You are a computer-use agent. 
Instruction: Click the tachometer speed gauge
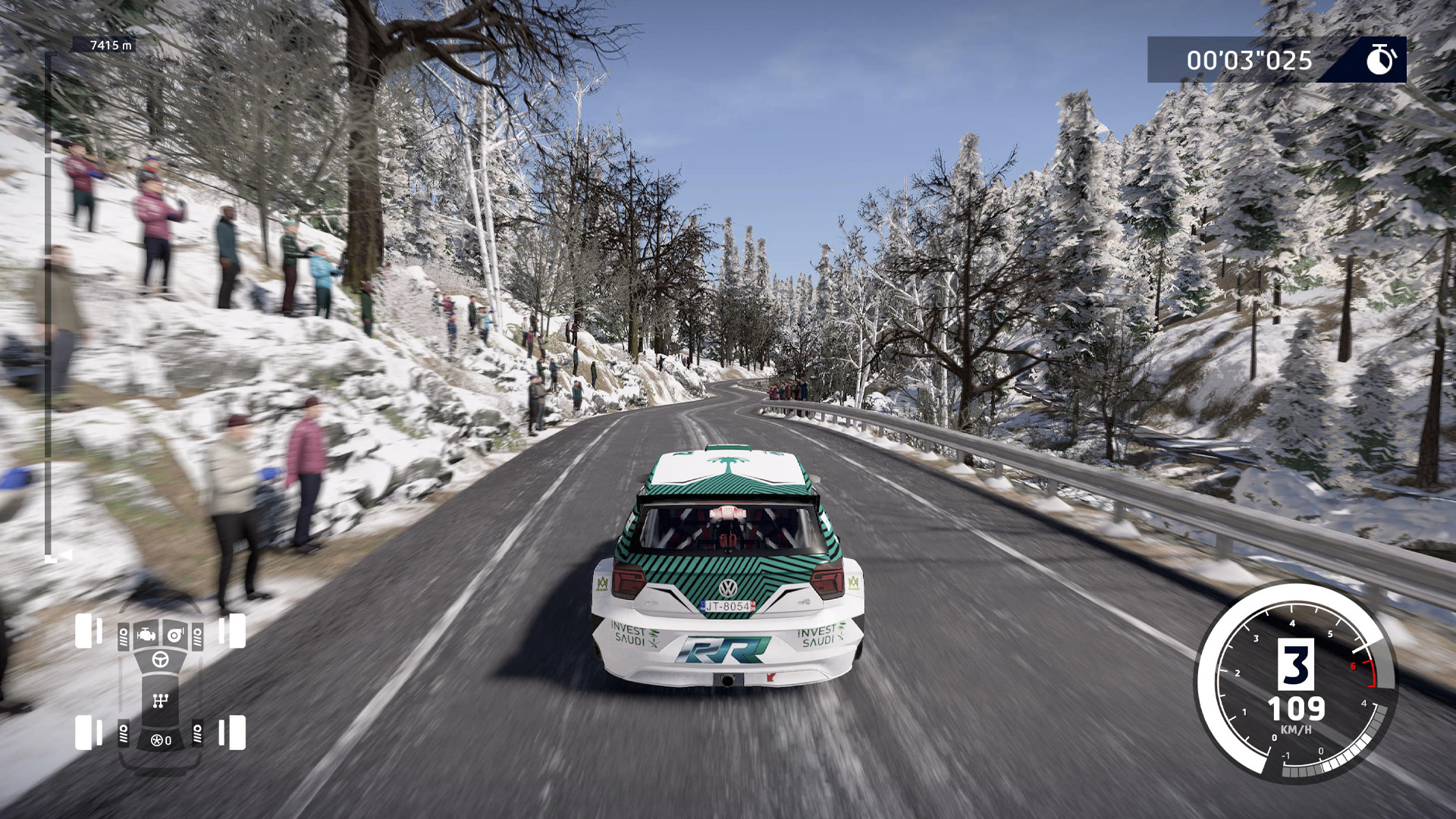point(1296,682)
